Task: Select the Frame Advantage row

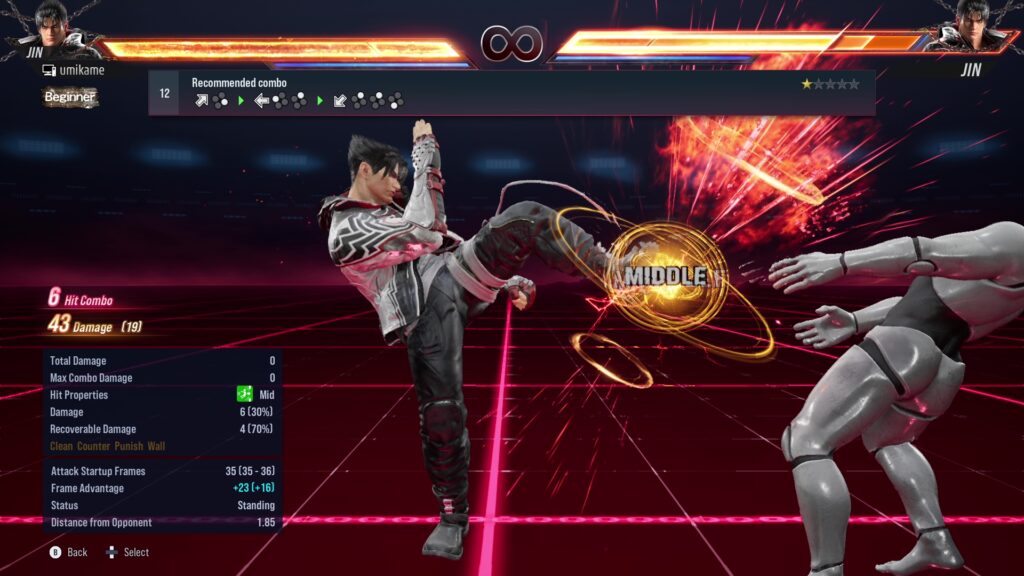Action: (162, 488)
